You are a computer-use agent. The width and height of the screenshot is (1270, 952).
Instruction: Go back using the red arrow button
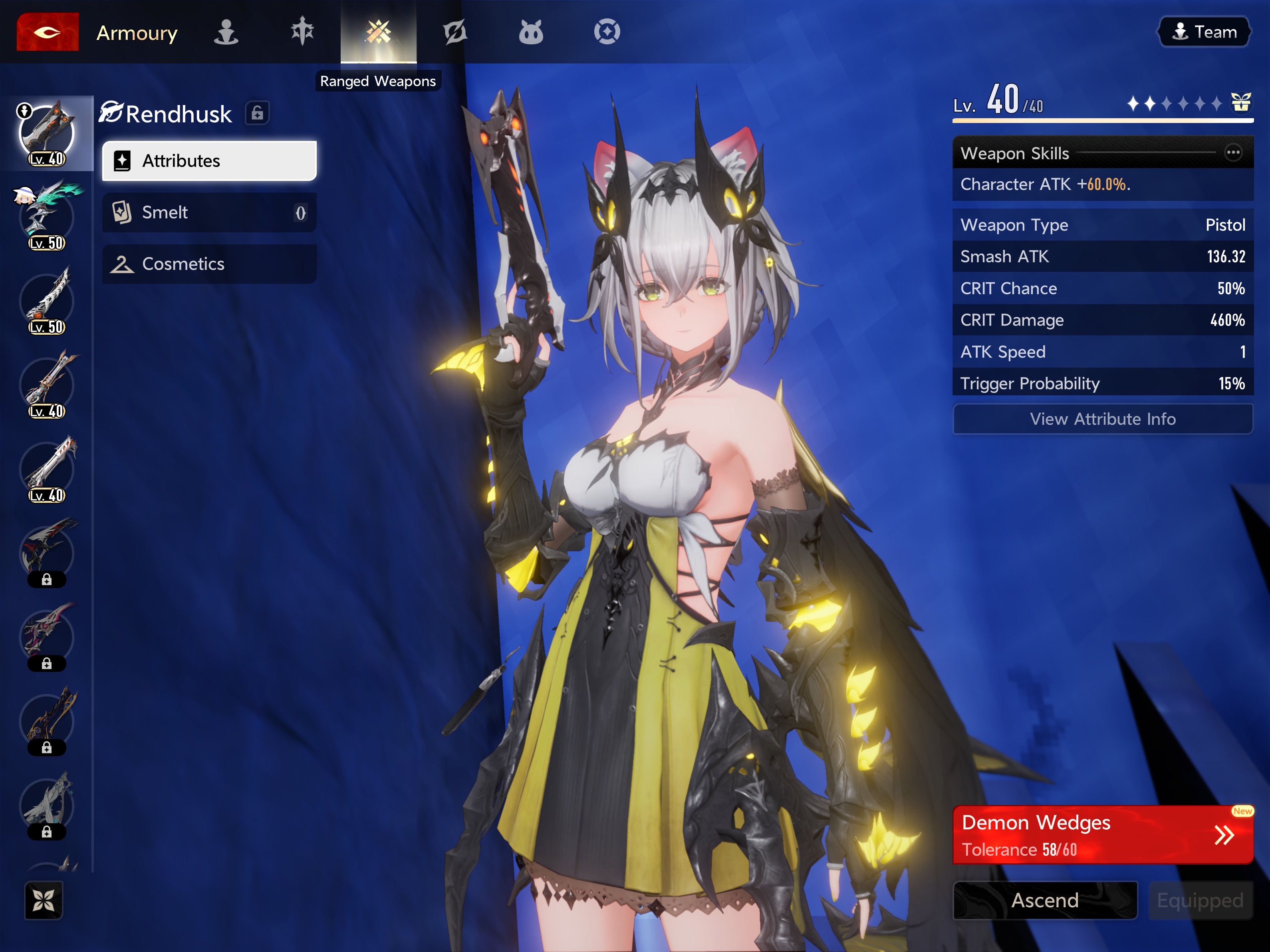tap(47, 32)
